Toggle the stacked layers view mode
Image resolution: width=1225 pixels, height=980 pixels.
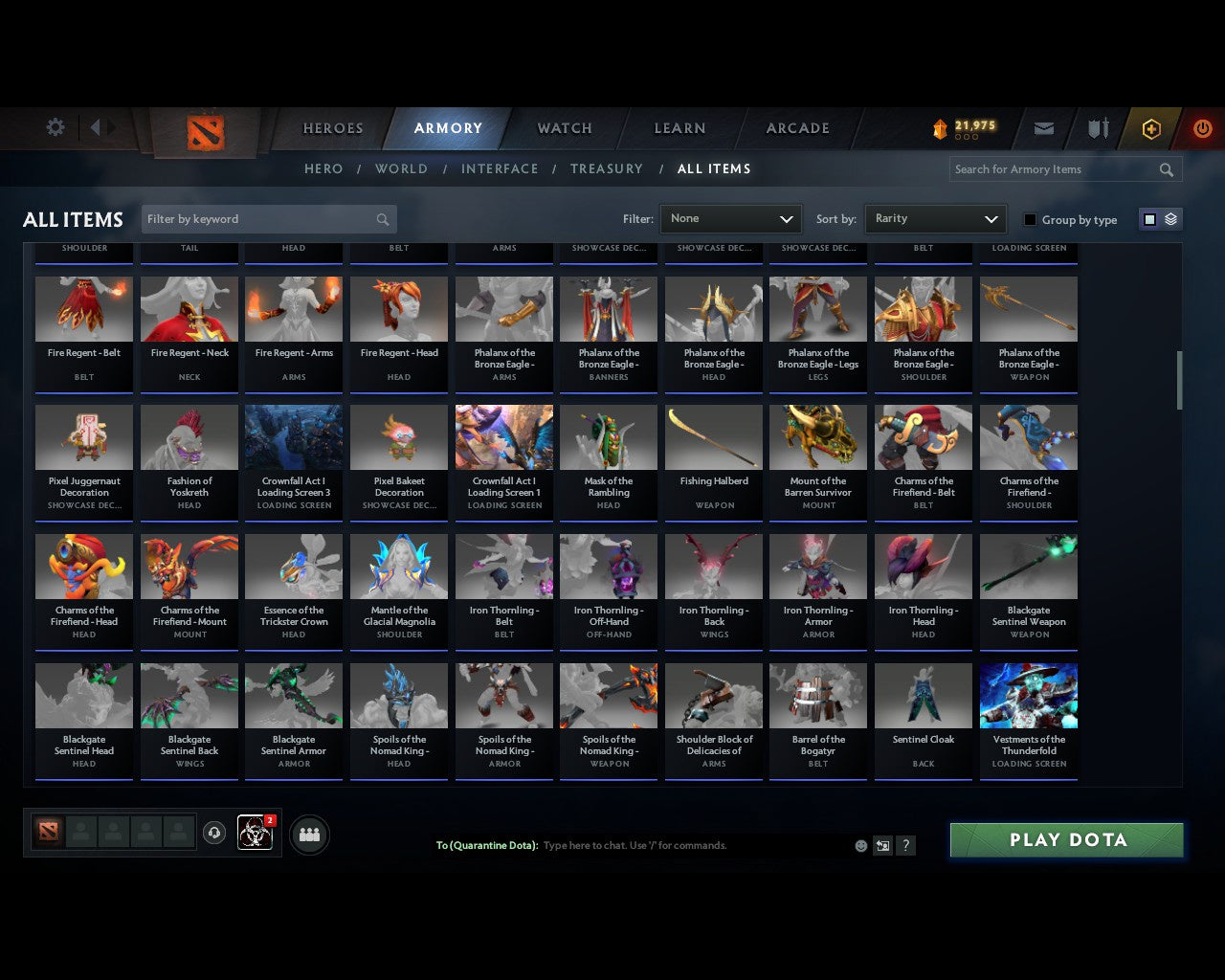[1169, 219]
